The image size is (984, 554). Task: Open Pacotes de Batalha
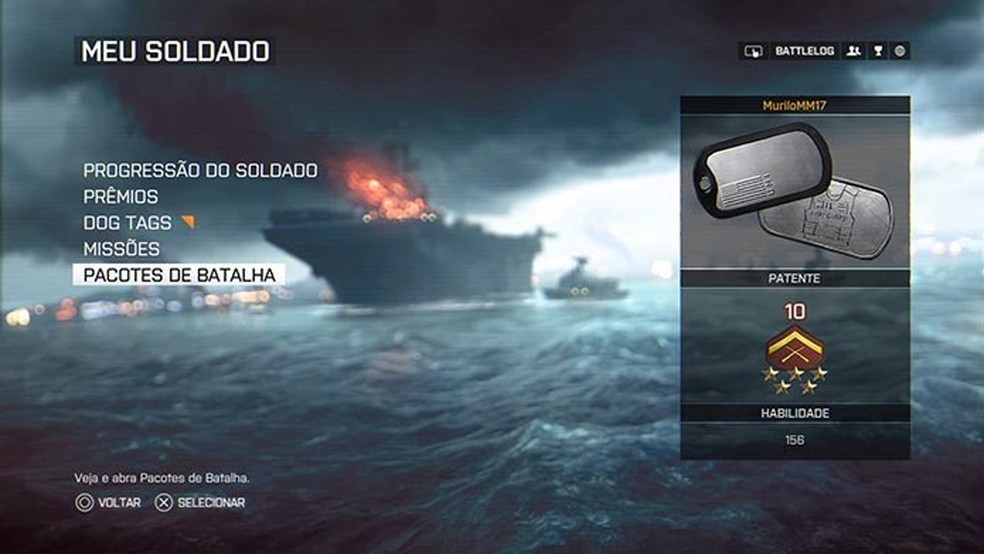click(x=179, y=274)
